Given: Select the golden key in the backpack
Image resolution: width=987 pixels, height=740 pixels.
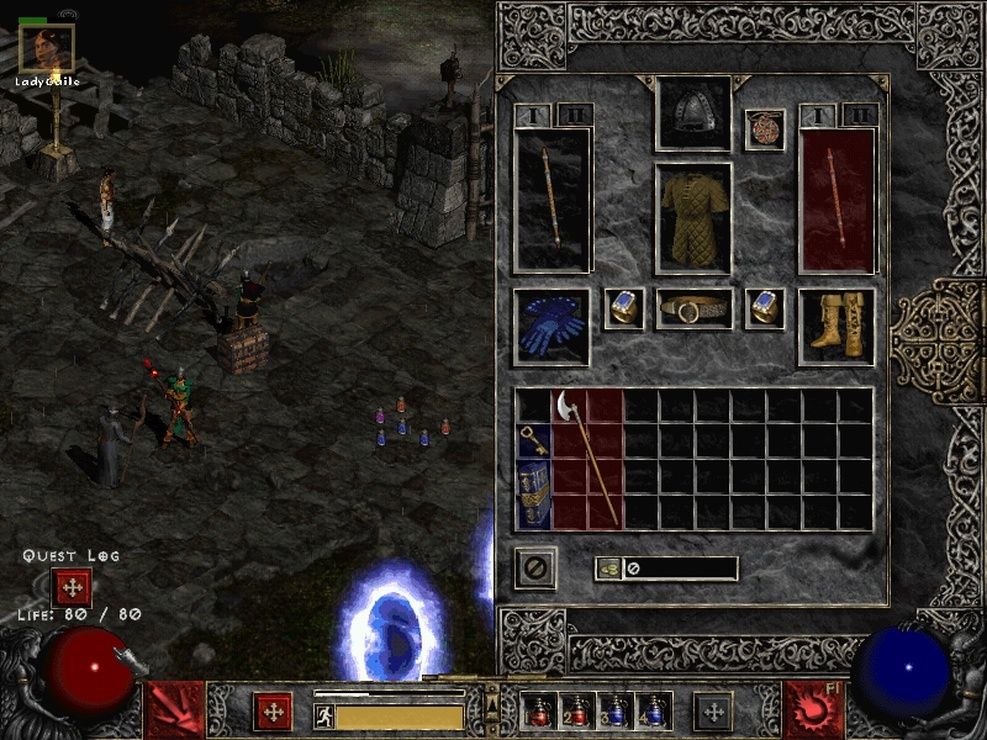Looking at the screenshot, I should pyautogui.click(x=533, y=440).
